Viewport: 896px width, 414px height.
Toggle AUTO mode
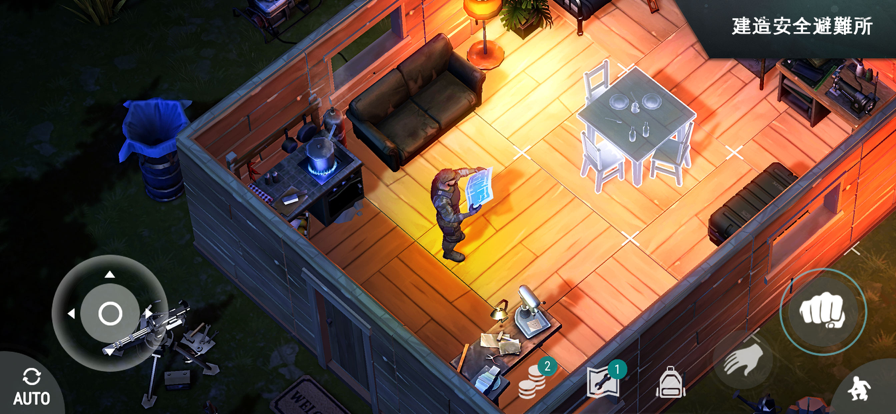click(30, 385)
